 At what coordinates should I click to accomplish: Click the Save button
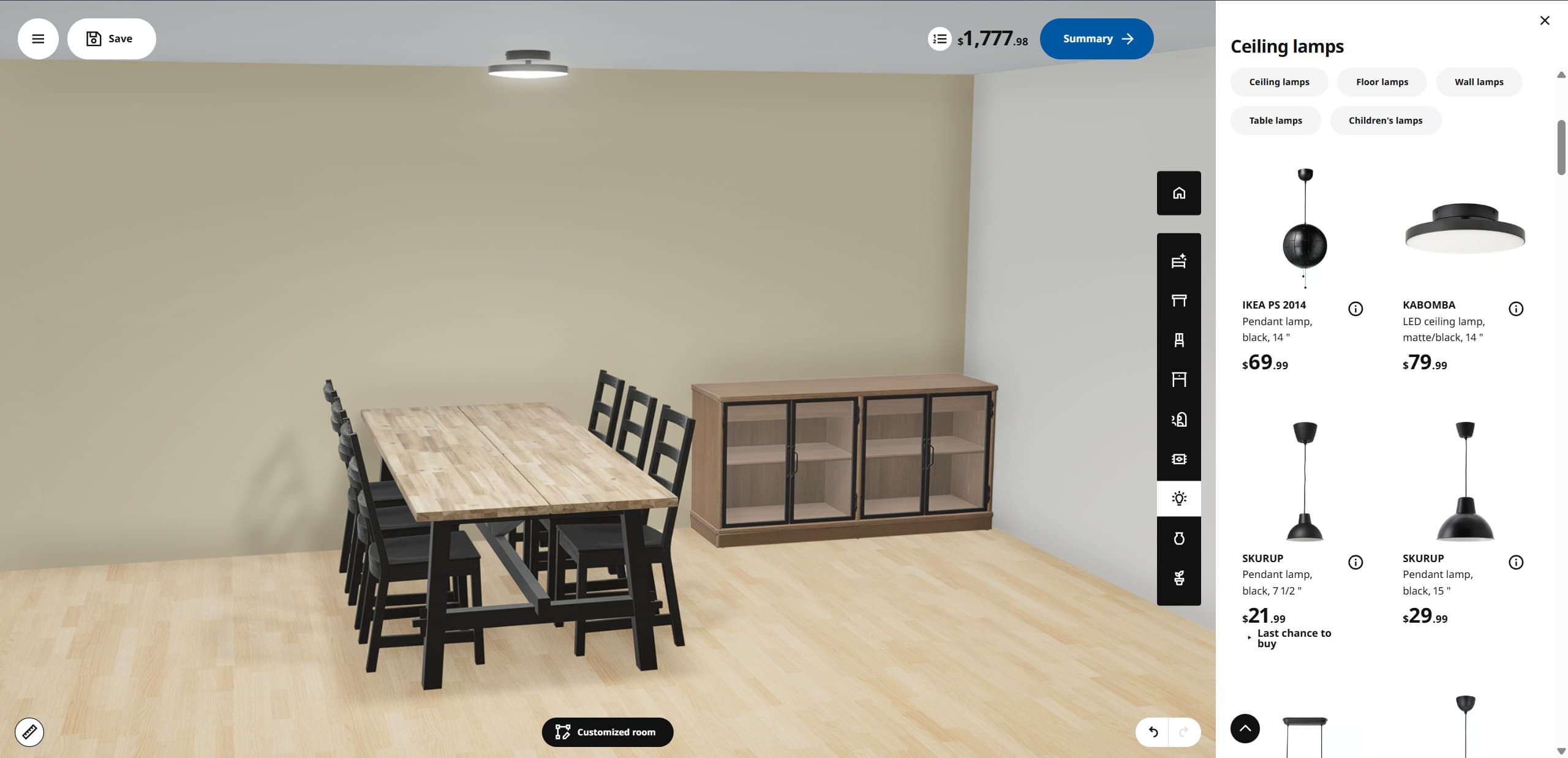pyautogui.click(x=111, y=38)
